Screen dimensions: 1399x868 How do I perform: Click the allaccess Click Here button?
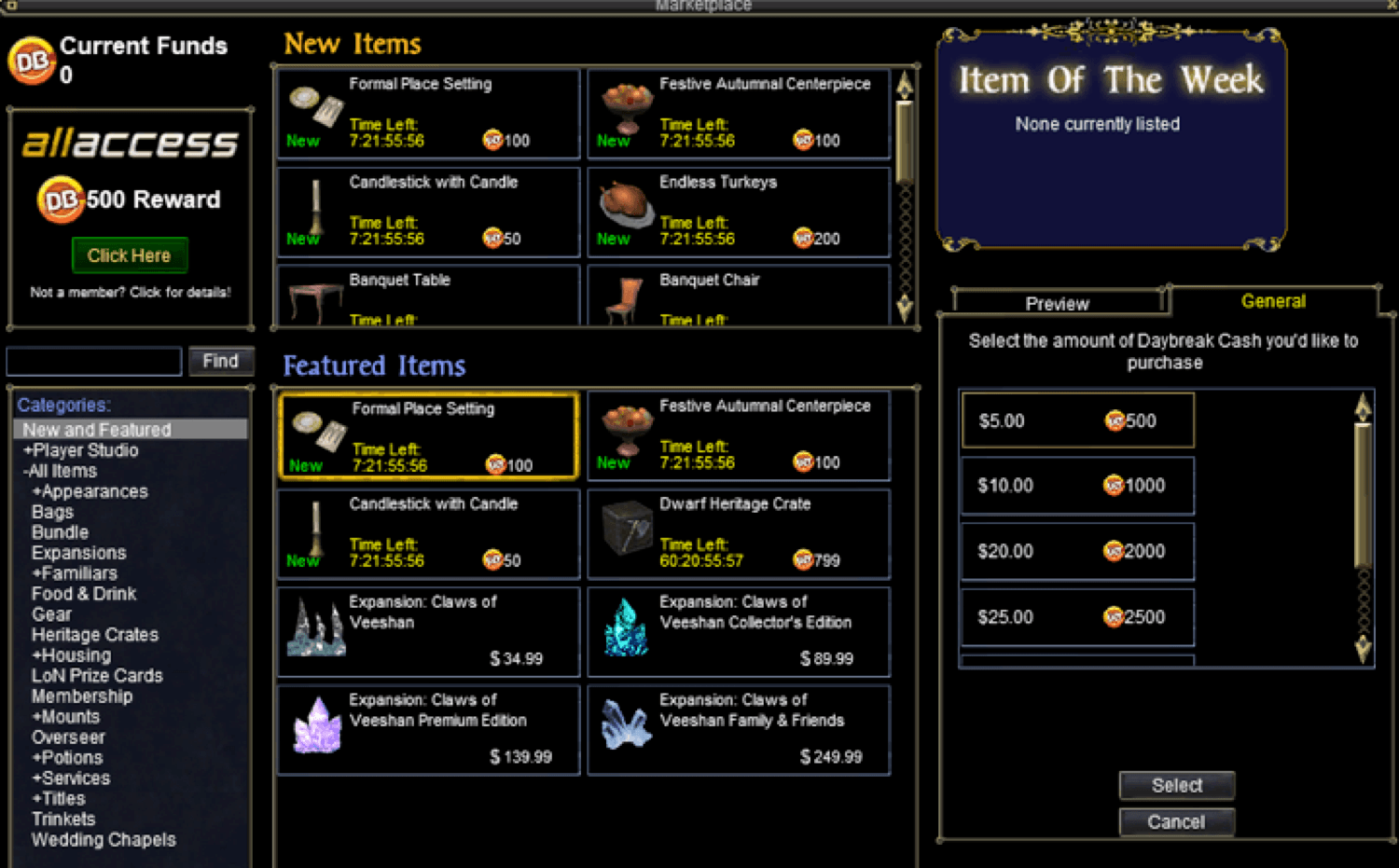pyautogui.click(x=130, y=255)
